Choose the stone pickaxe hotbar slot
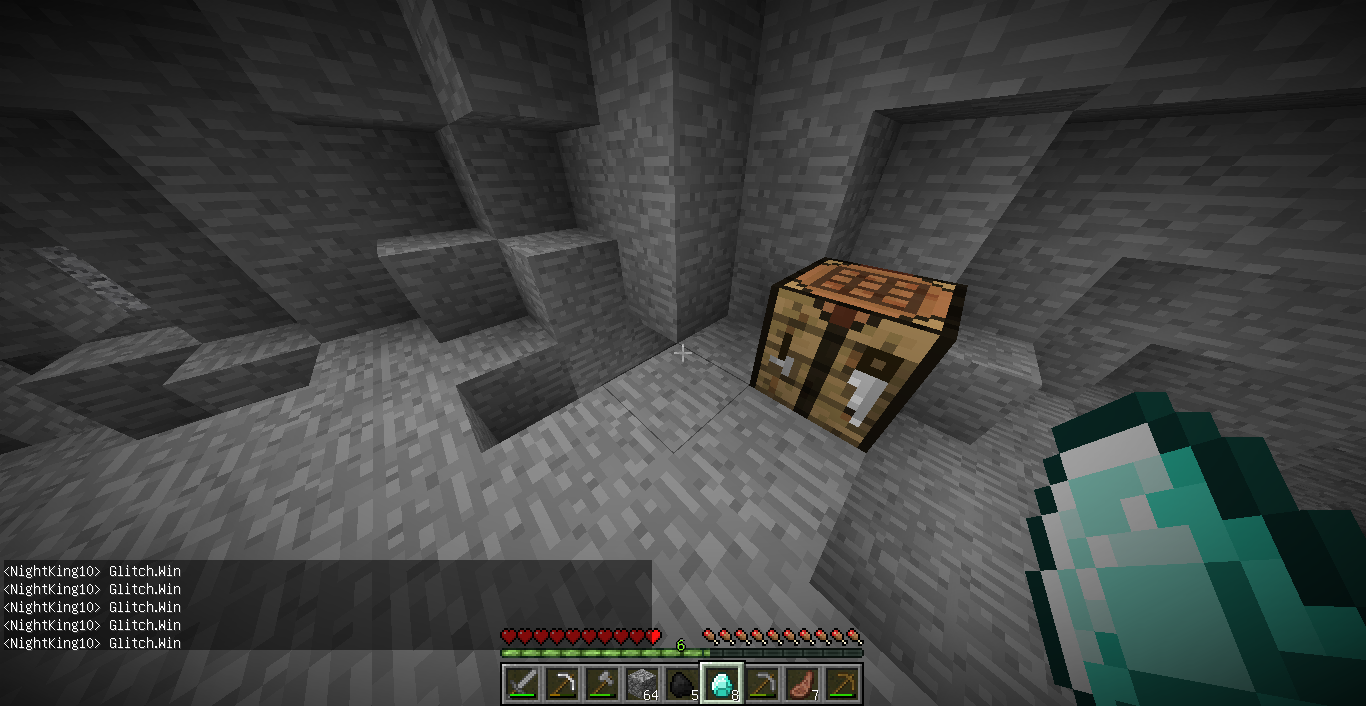Image resolution: width=1366 pixels, height=706 pixels. click(762, 684)
